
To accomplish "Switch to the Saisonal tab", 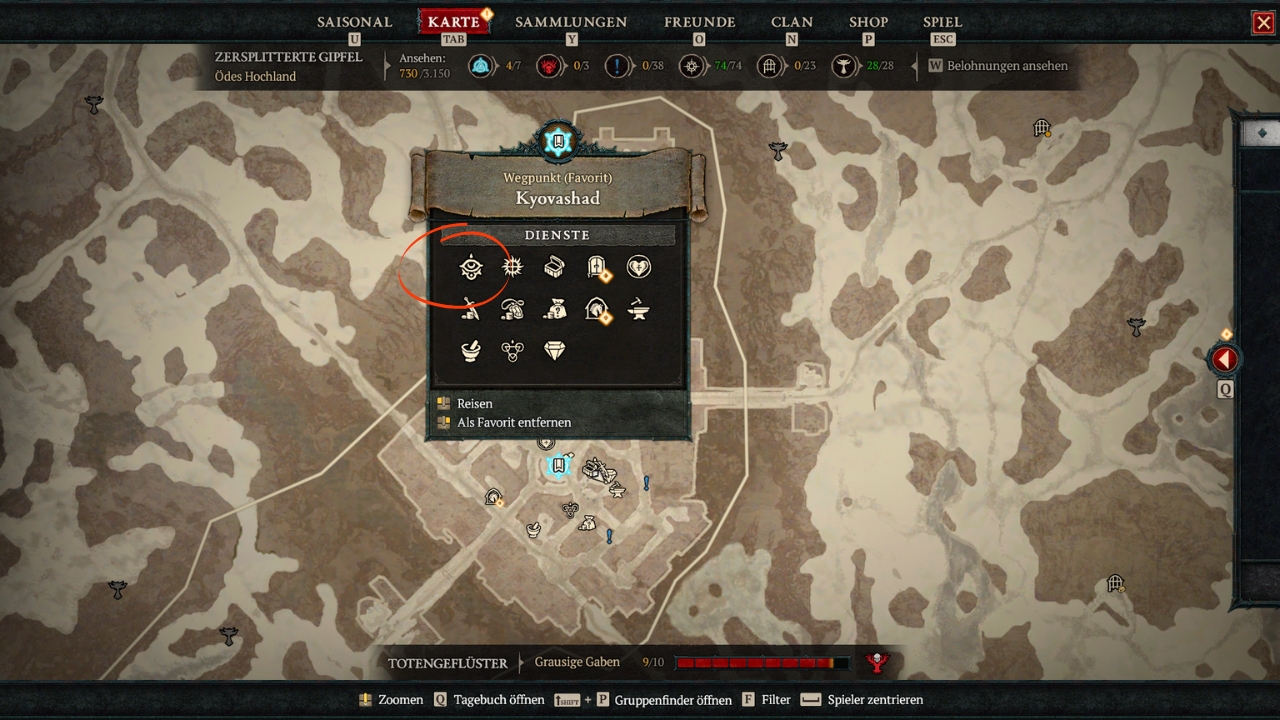I will pyautogui.click(x=356, y=22).
